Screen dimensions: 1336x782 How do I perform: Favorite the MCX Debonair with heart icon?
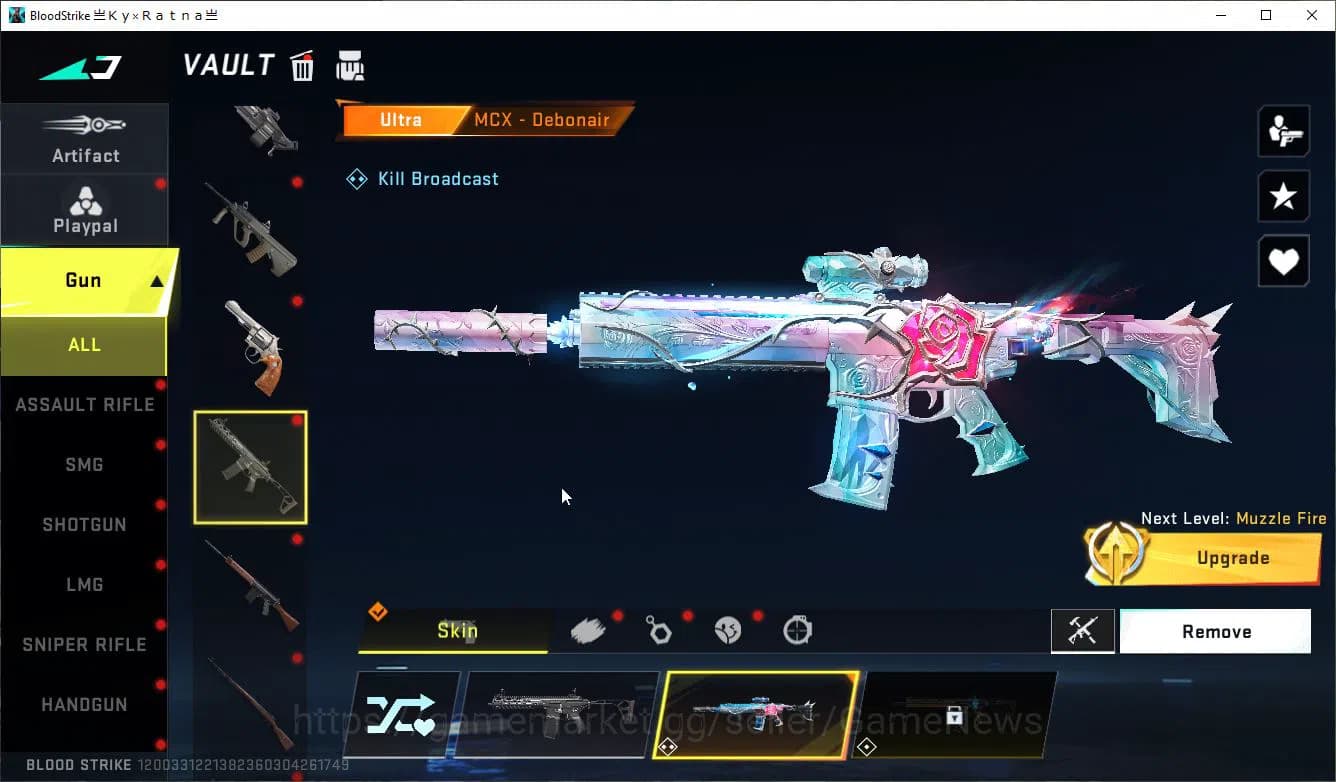tap(1283, 261)
